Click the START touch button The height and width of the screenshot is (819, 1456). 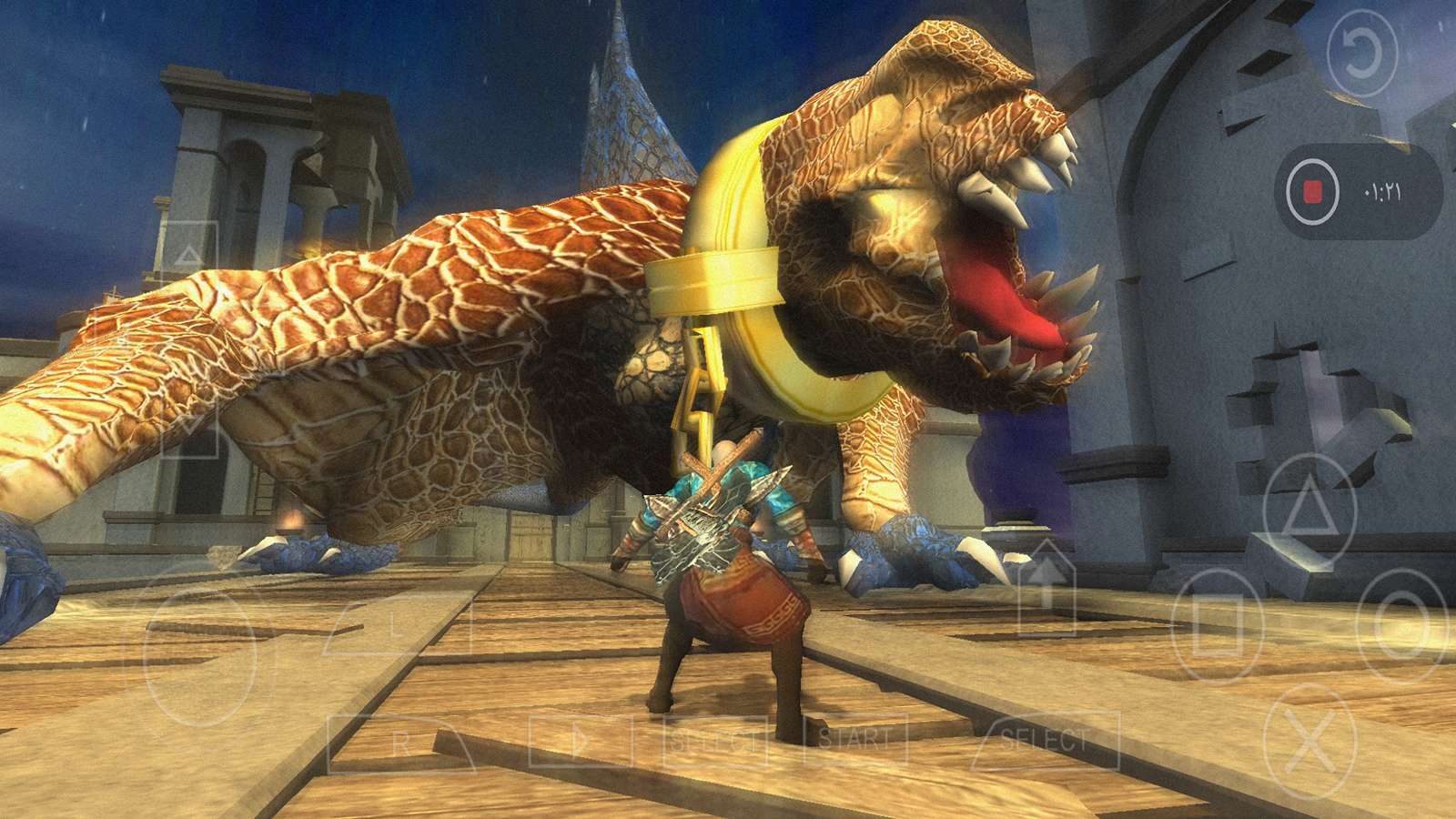[855, 738]
